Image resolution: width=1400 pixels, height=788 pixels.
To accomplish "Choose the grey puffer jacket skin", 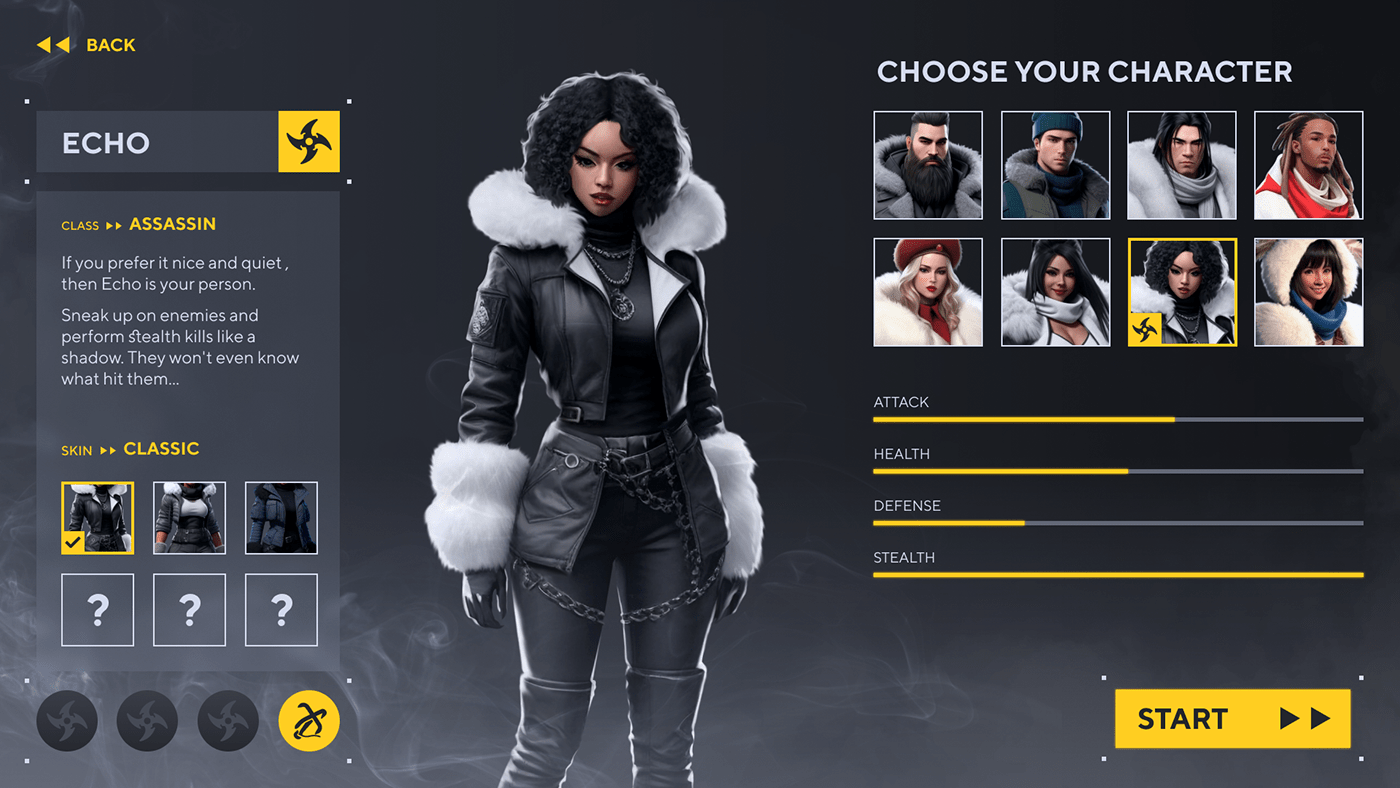I will [189, 518].
